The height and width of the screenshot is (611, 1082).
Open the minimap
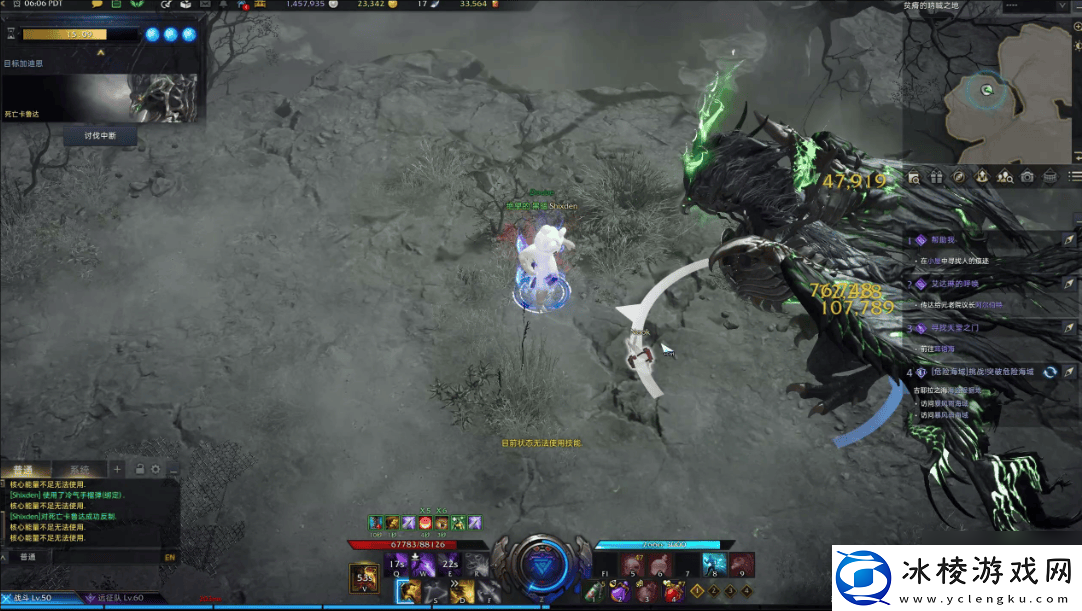(988, 92)
